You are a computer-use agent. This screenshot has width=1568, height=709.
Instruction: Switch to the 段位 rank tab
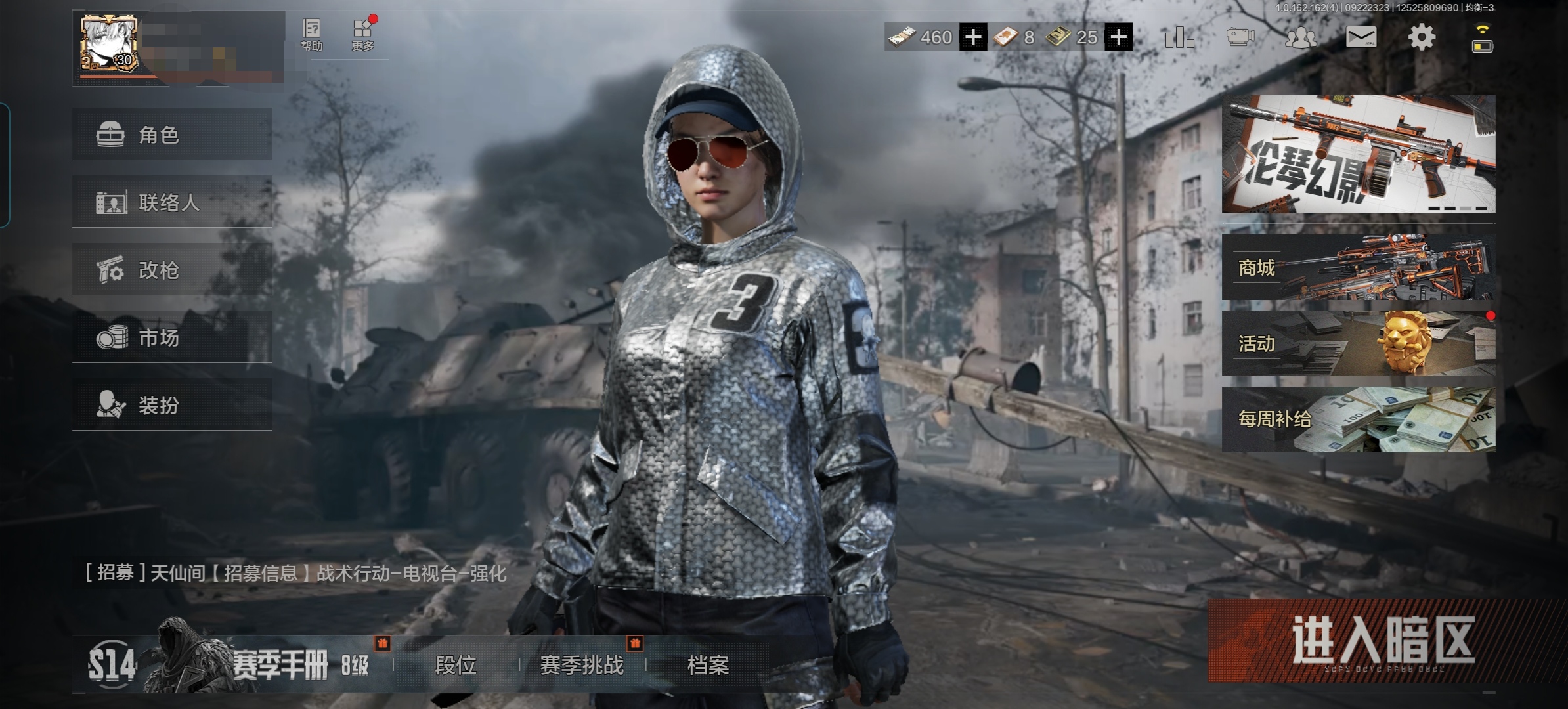(x=456, y=665)
